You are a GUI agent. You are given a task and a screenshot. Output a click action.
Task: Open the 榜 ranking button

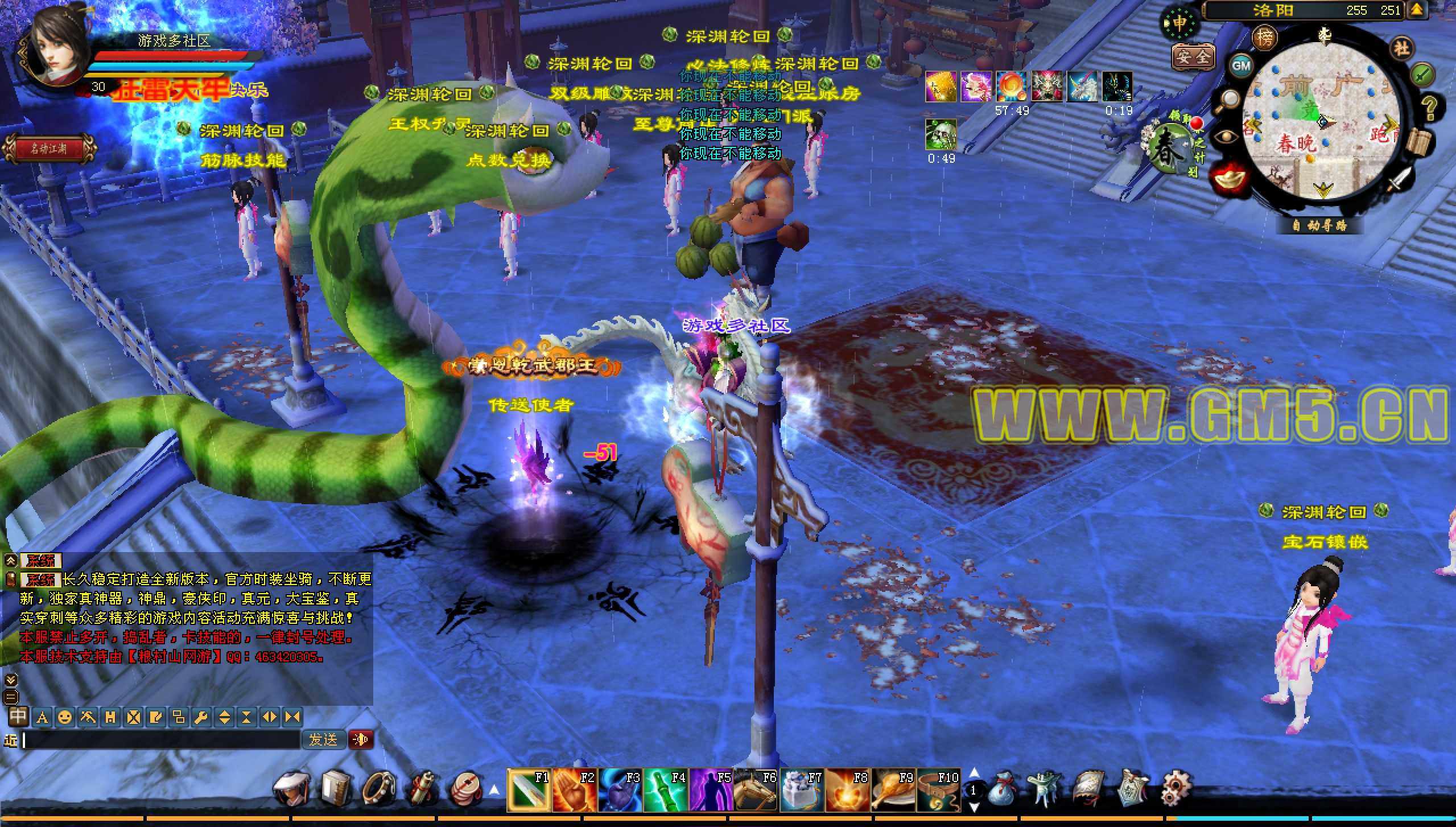click(1264, 38)
